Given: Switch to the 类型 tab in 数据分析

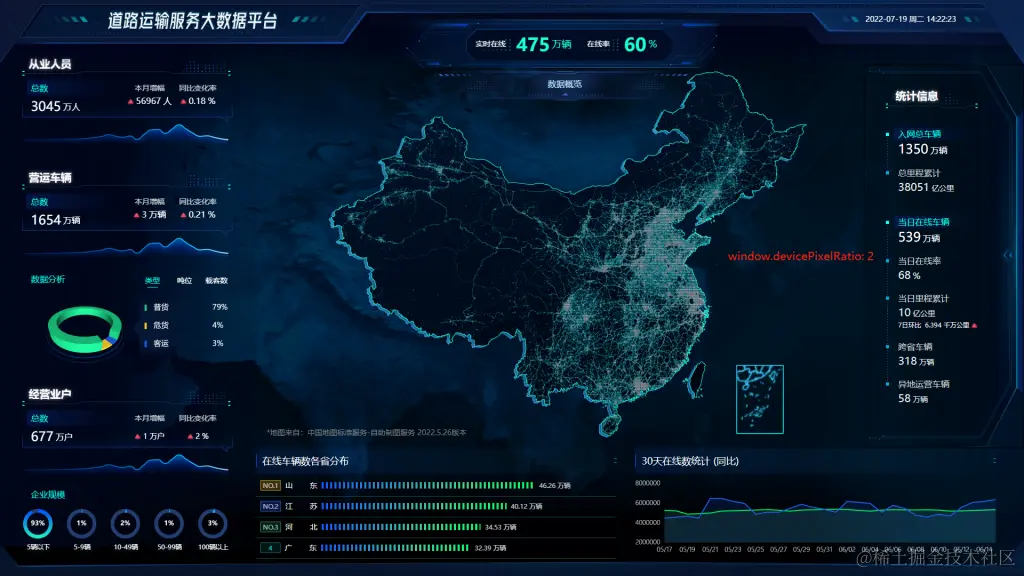Looking at the screenshot, I should pyautogui.click(x=152, y=281).
